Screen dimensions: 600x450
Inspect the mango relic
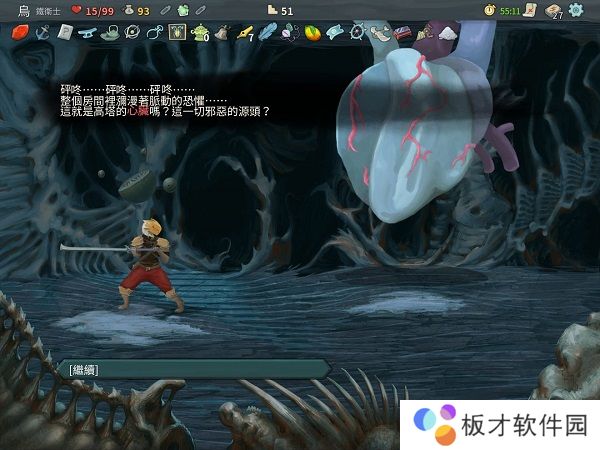[312, 32]
